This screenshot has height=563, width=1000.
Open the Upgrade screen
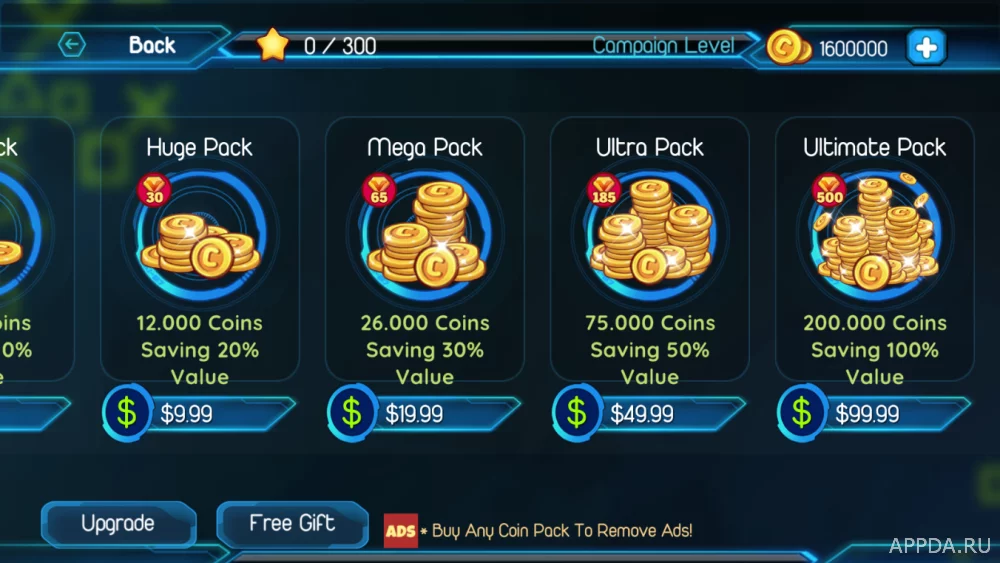click(x=118, y=524)
